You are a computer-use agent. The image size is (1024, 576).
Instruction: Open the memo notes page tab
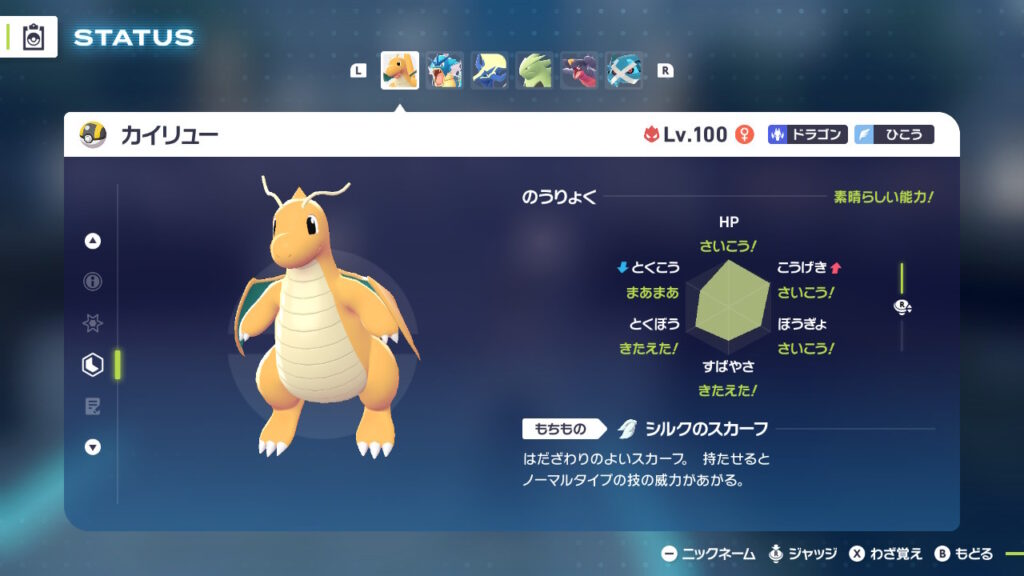point(93,406)
